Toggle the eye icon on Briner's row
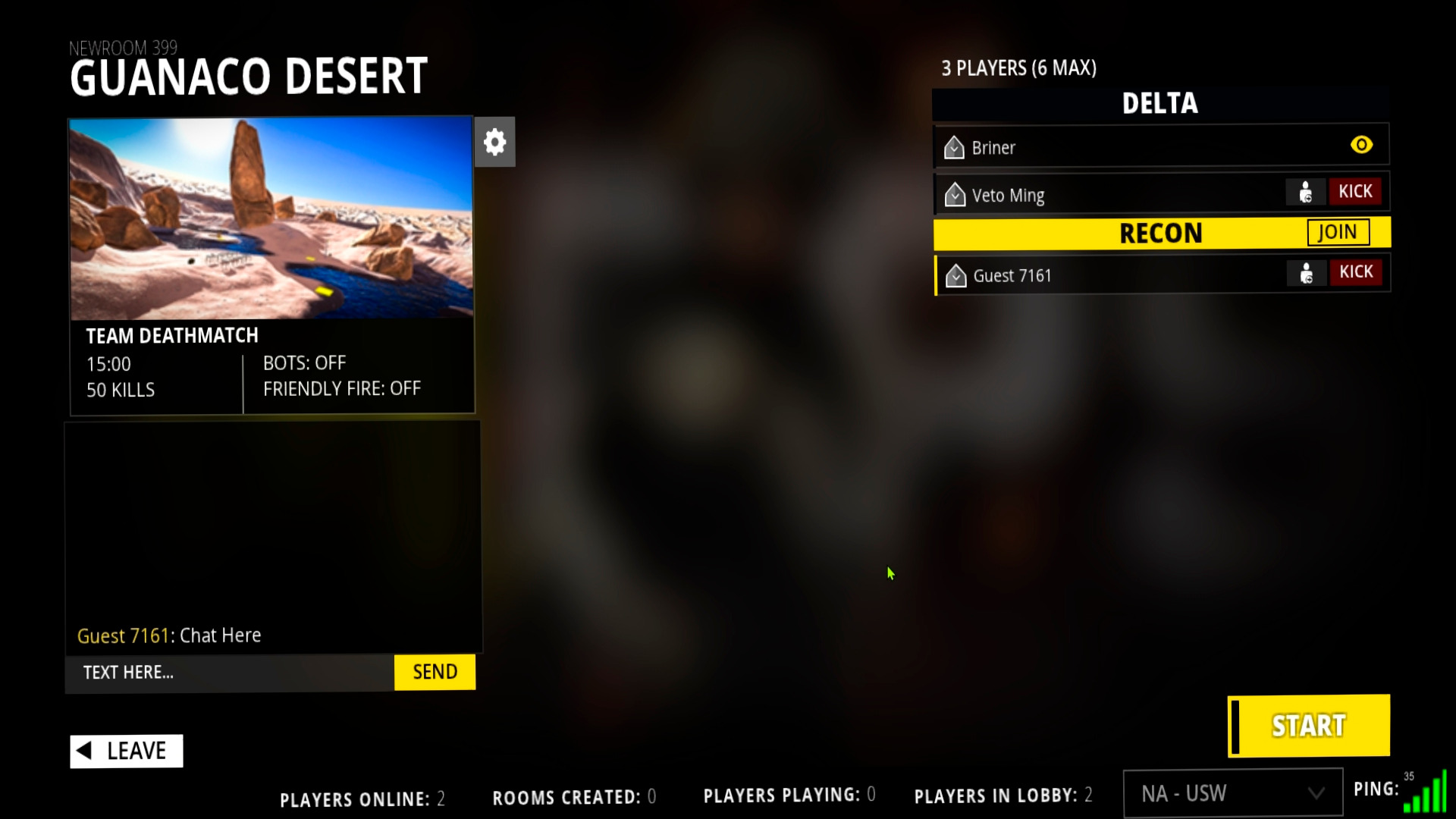 pyautogui.click(x=1362, y=144)
